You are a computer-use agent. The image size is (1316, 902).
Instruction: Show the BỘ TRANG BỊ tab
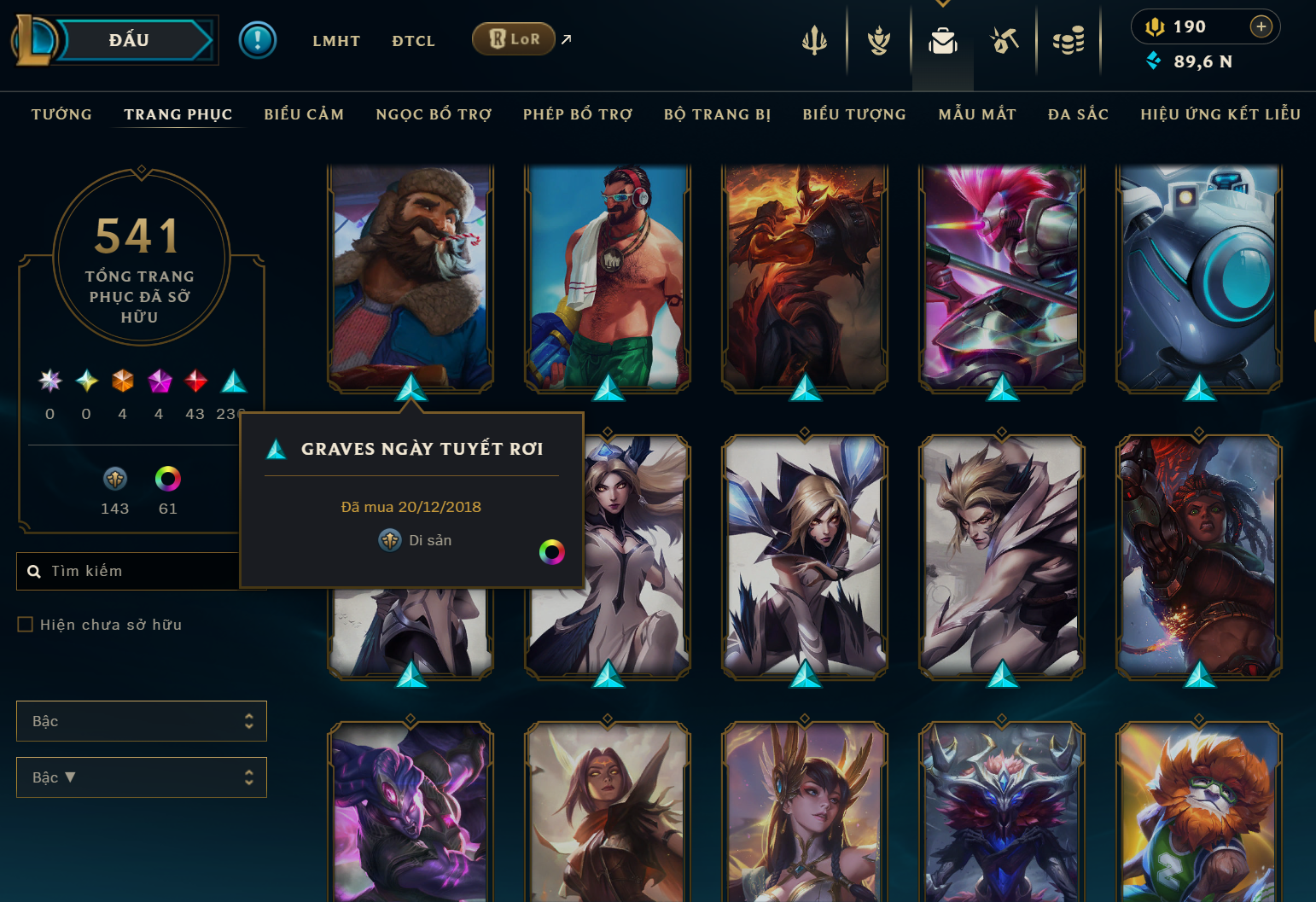tap(718, 114)
